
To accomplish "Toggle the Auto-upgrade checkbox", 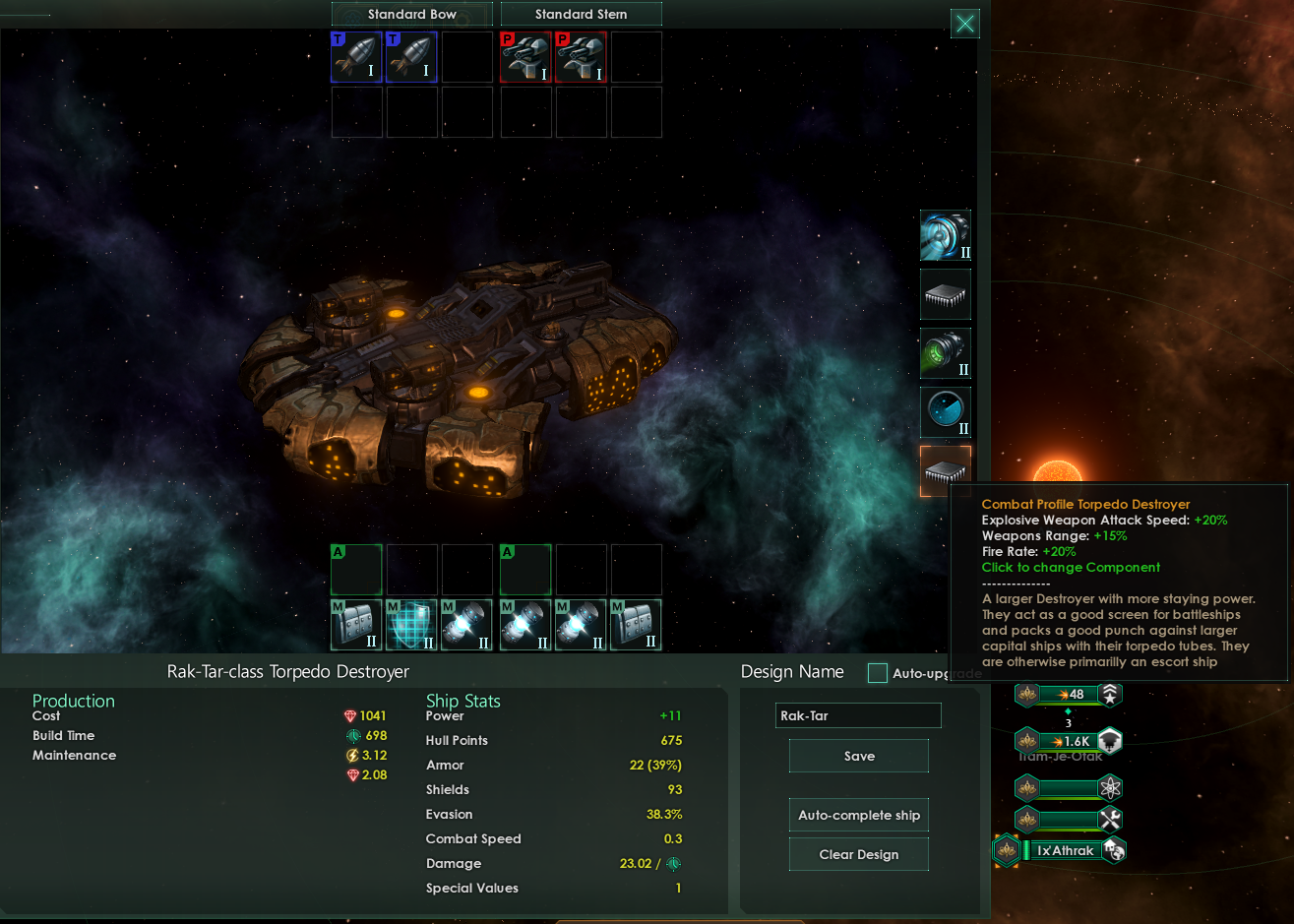I will [x=878, y=673].
